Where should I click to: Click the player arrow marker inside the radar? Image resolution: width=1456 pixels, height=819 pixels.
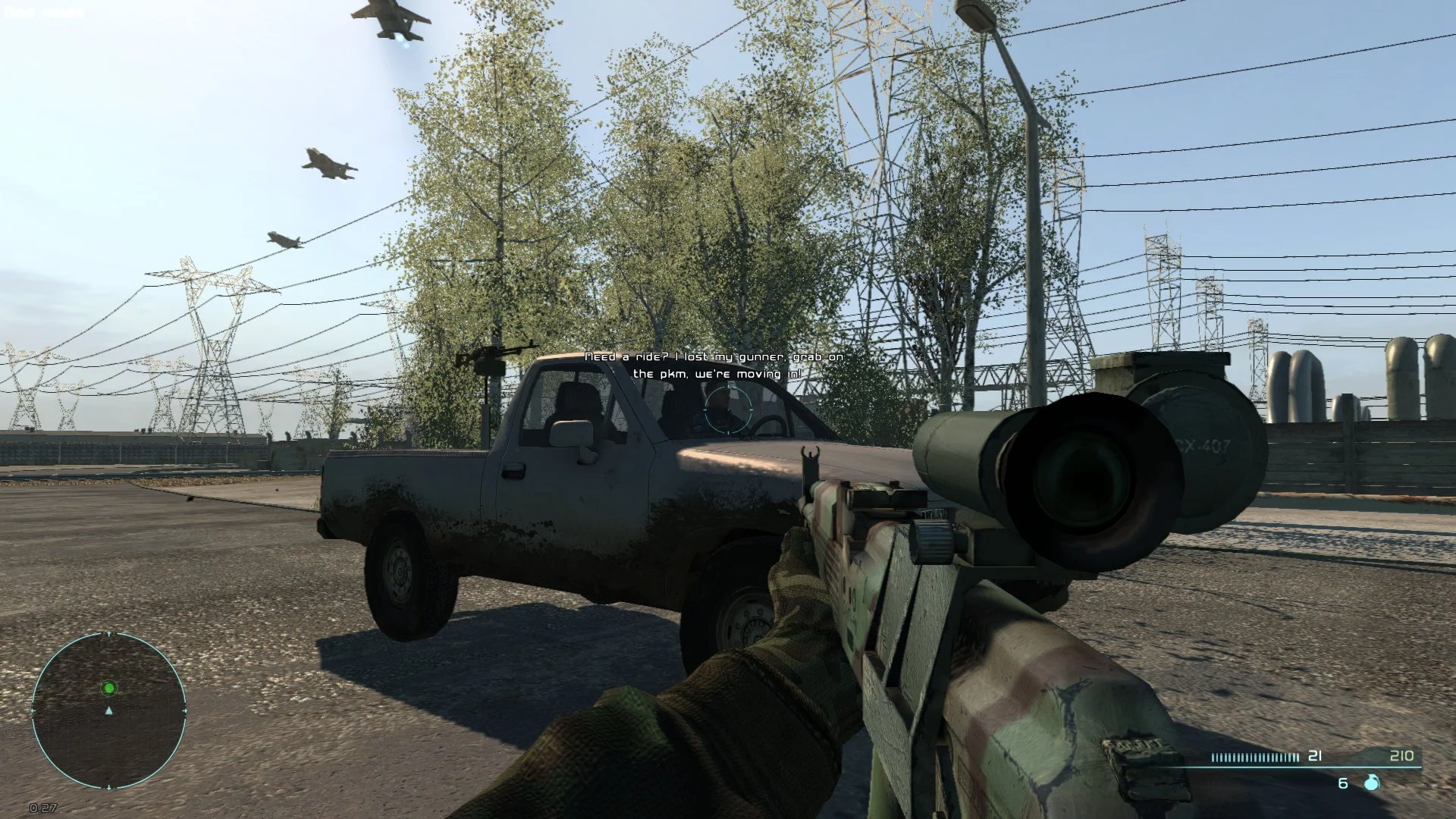(x=110, y=711)
